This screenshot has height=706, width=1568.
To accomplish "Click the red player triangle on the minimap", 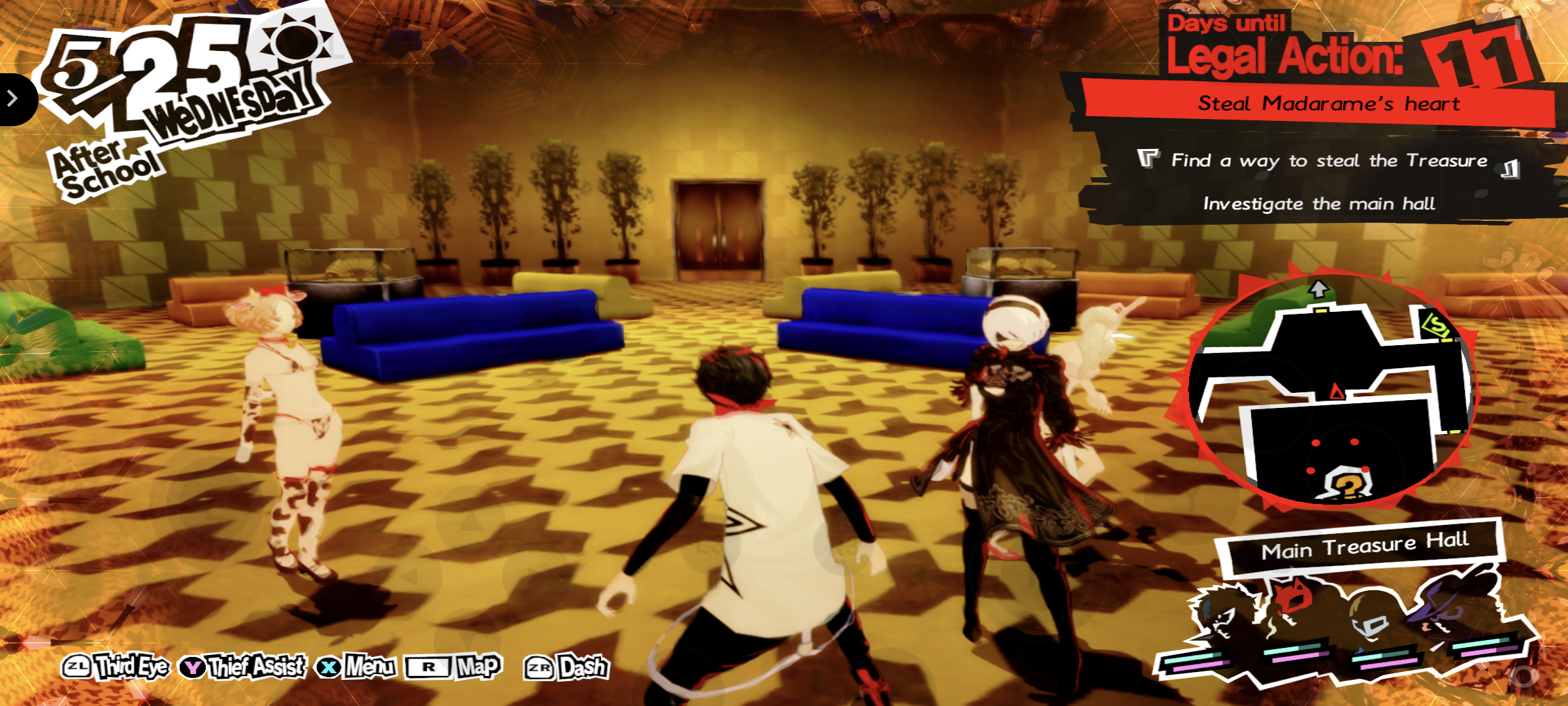I will pos(1337,391).
